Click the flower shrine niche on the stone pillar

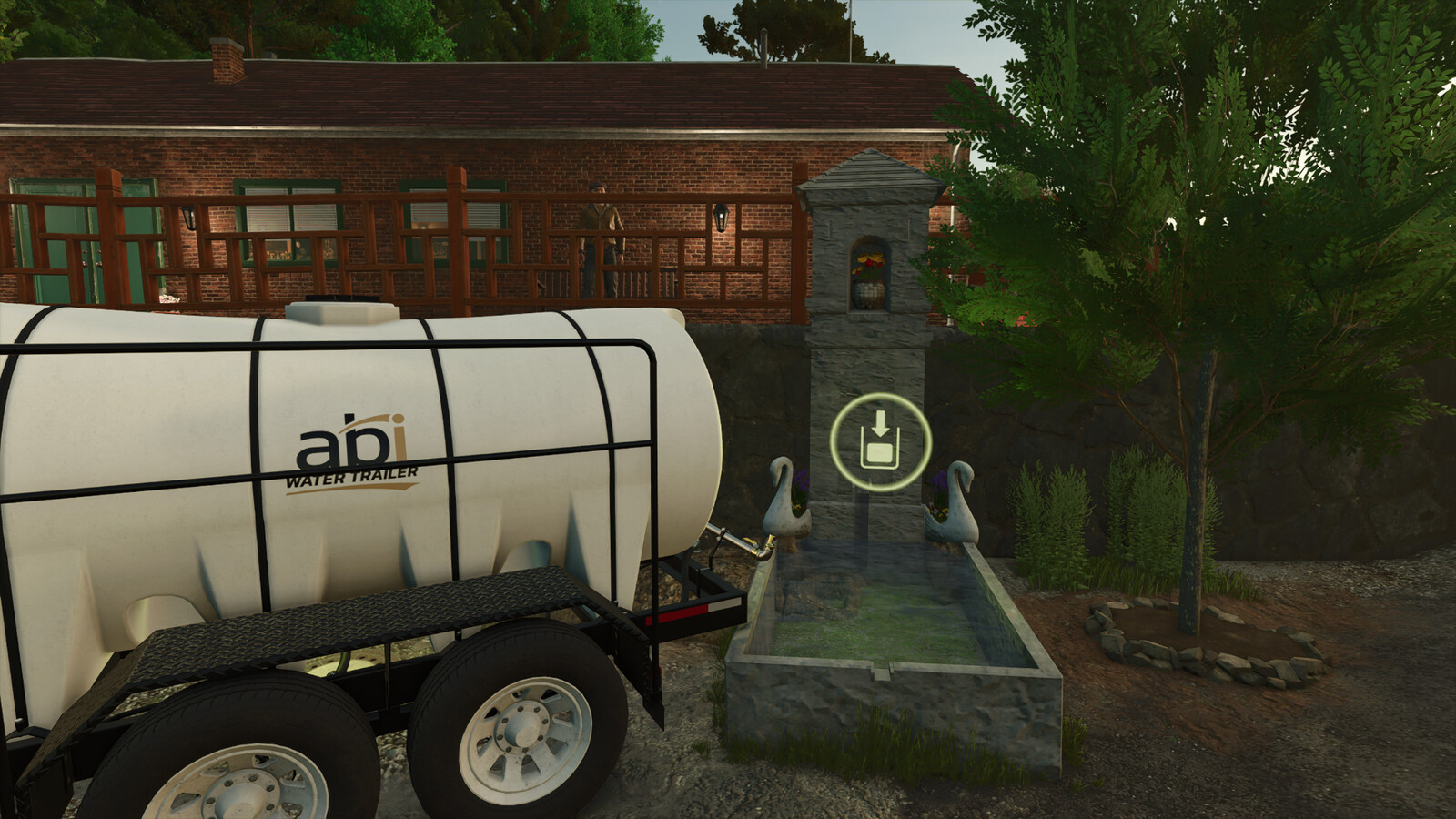click(866, 273)
